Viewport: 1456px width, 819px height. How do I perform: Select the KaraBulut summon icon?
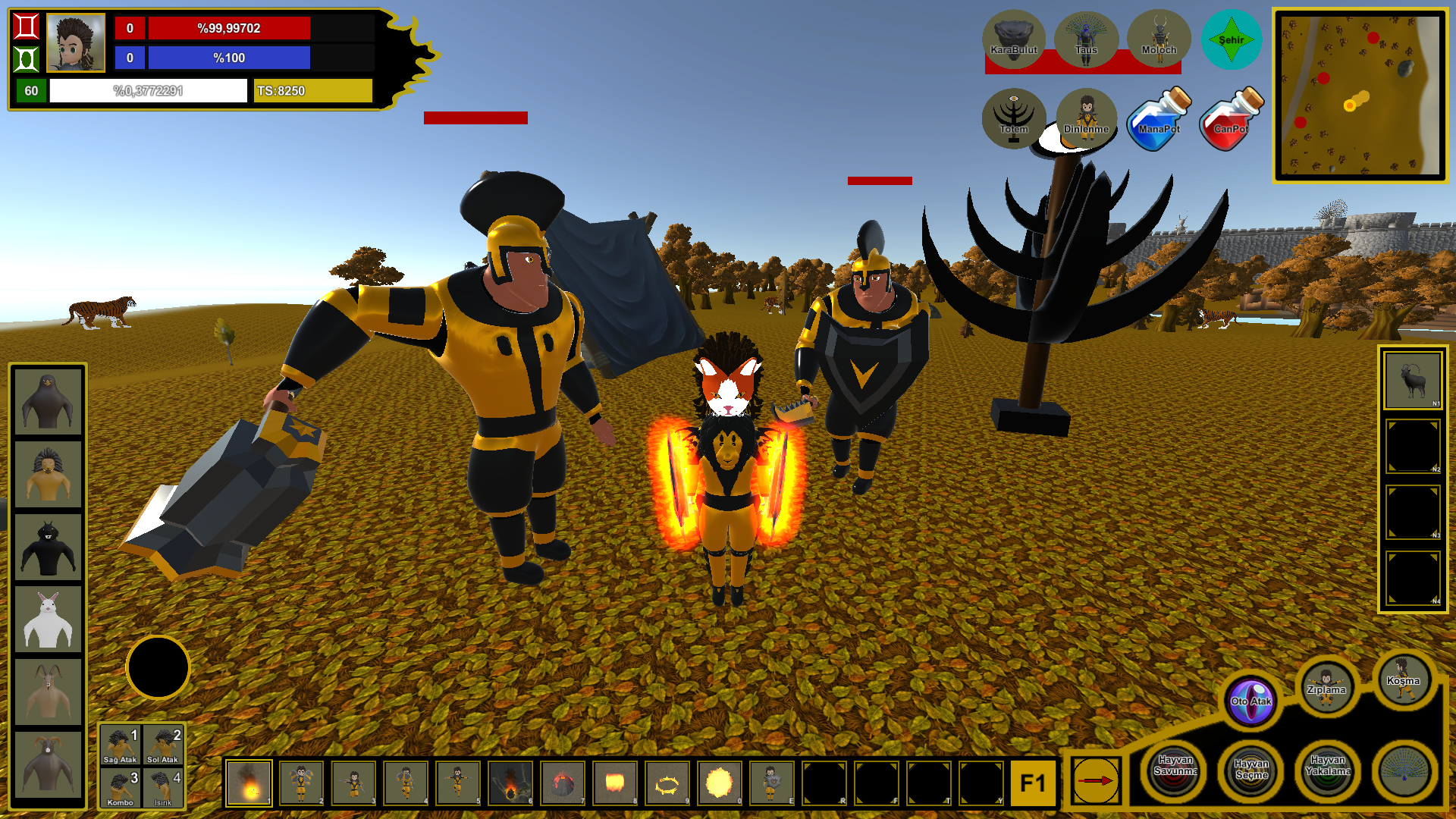[x=1015, y=39]
